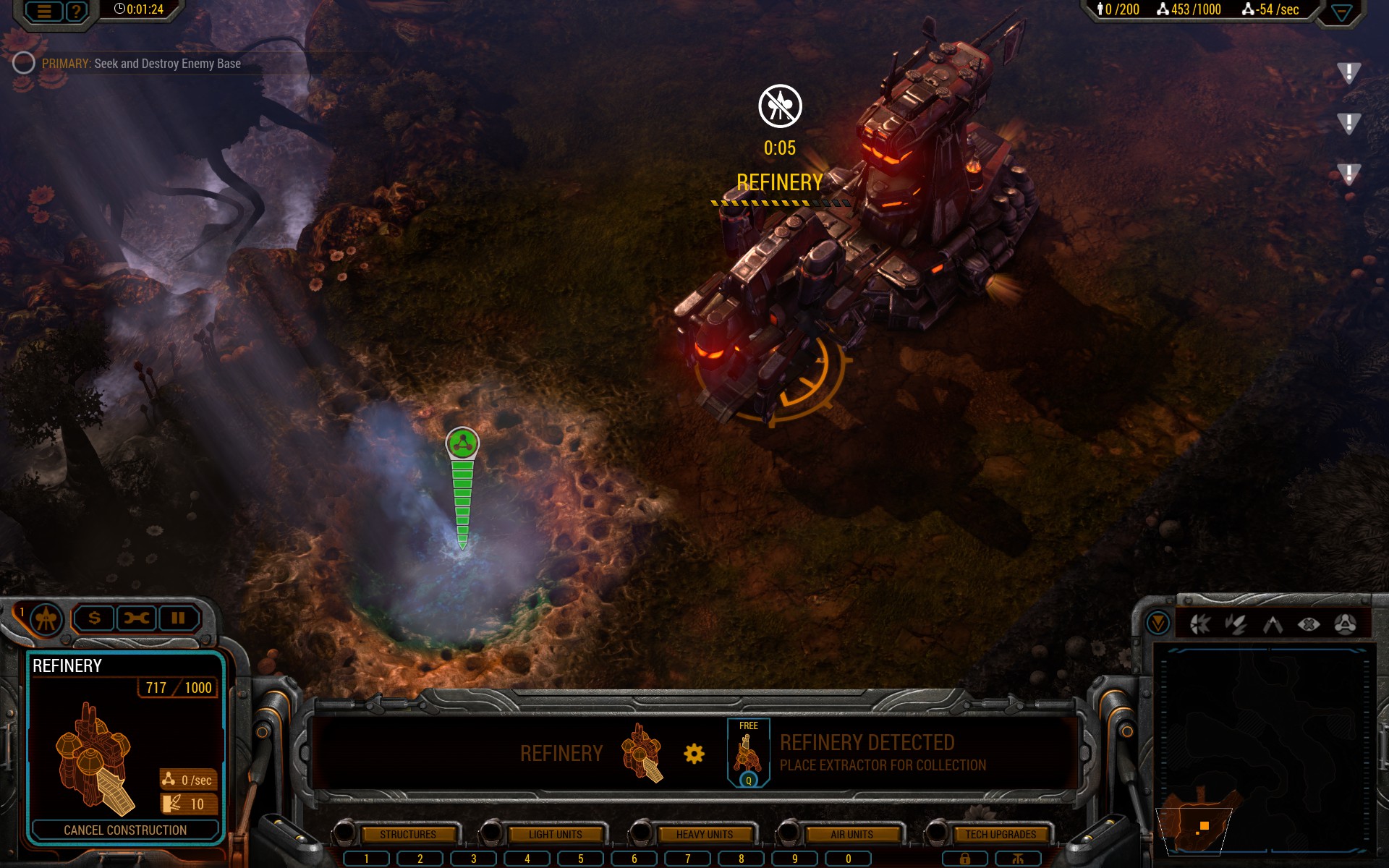Cancel construction of the Refinery

coord(125,830)
